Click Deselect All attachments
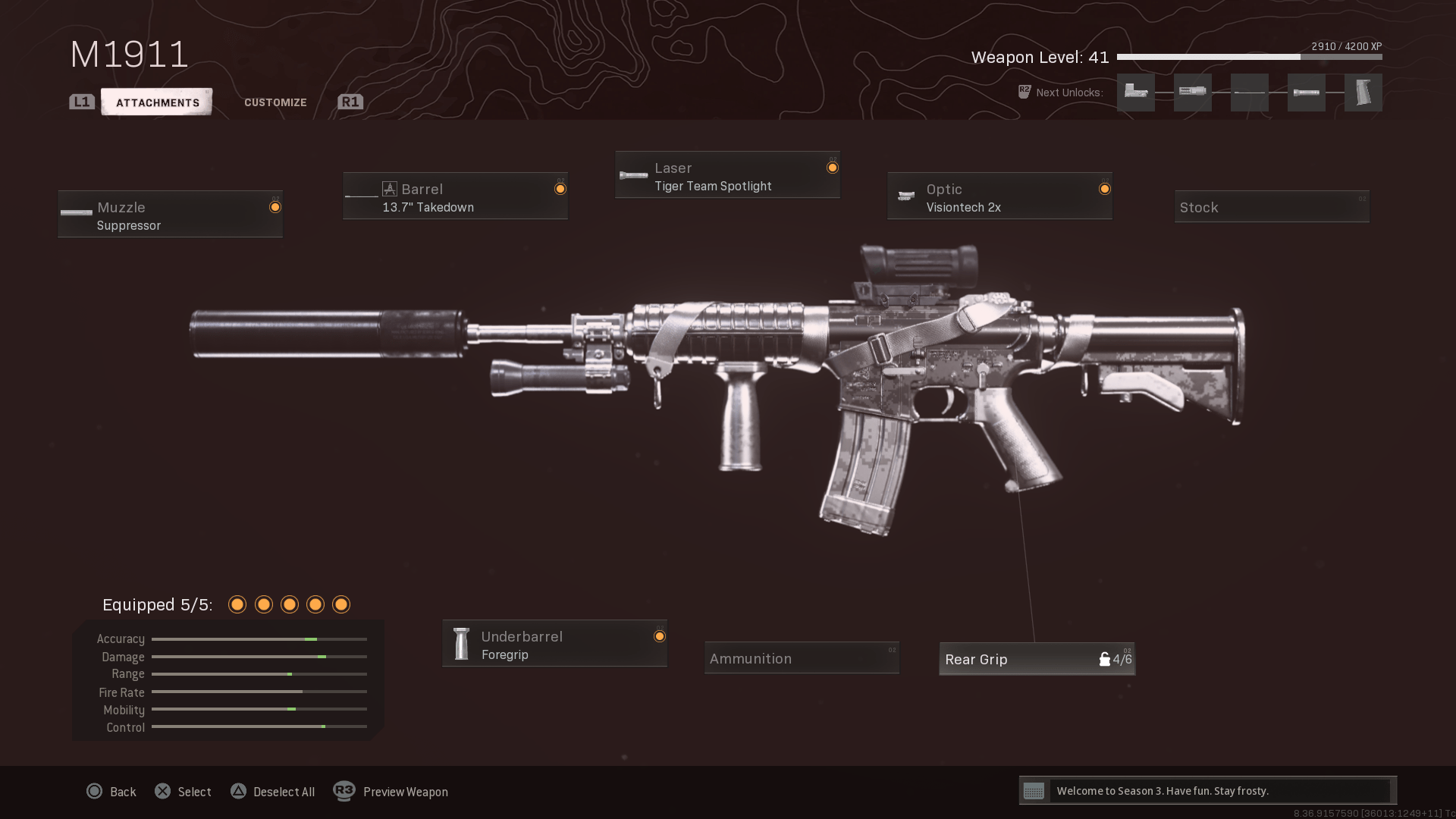 (272, 792)
